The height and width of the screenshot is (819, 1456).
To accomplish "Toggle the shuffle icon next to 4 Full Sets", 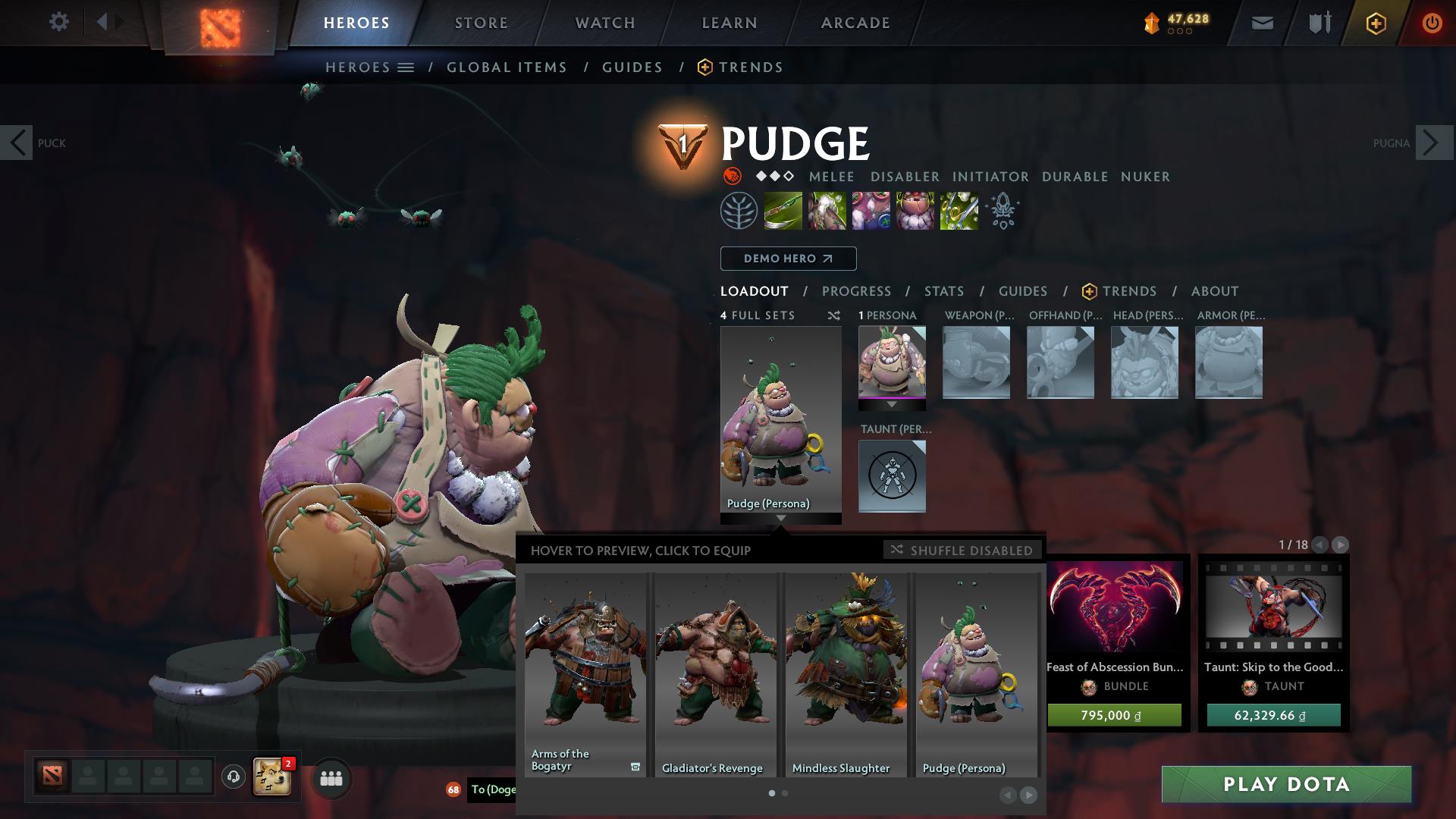I will tap(834, 315).
